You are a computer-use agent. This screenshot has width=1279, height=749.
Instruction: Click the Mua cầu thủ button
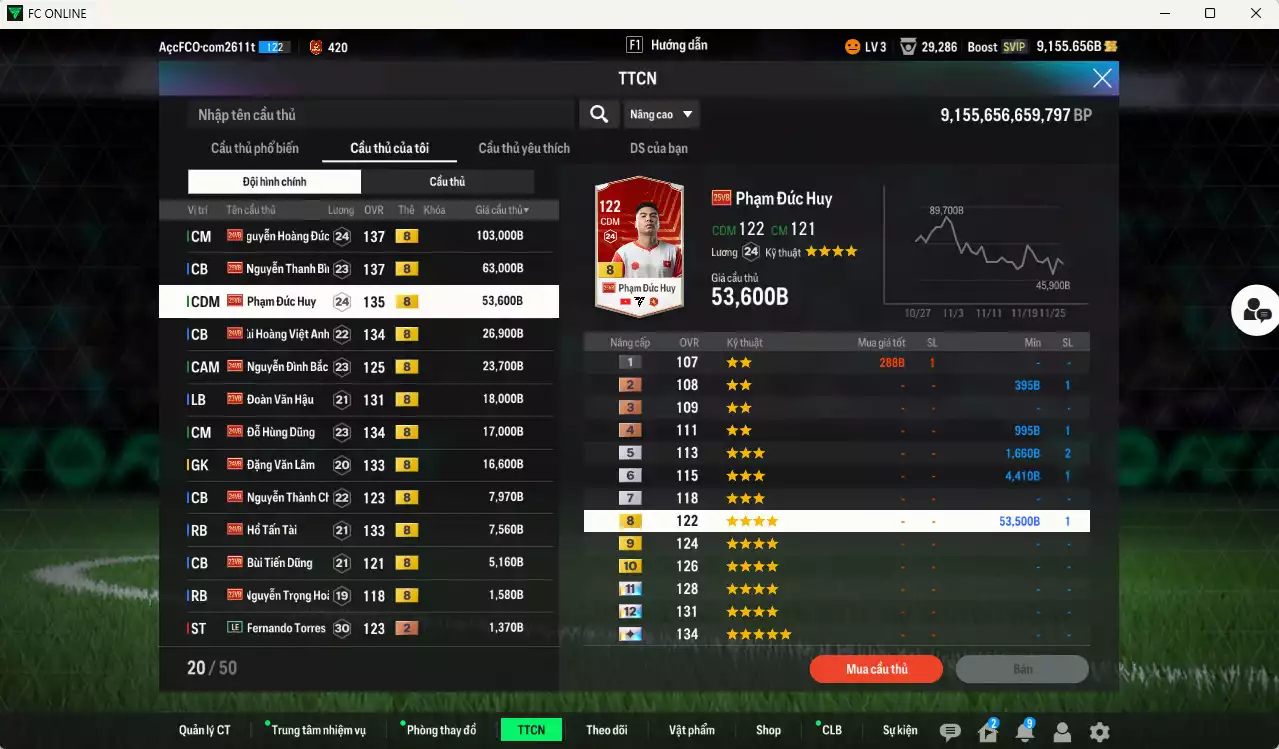pyautogui.click(x=877, y=669)
